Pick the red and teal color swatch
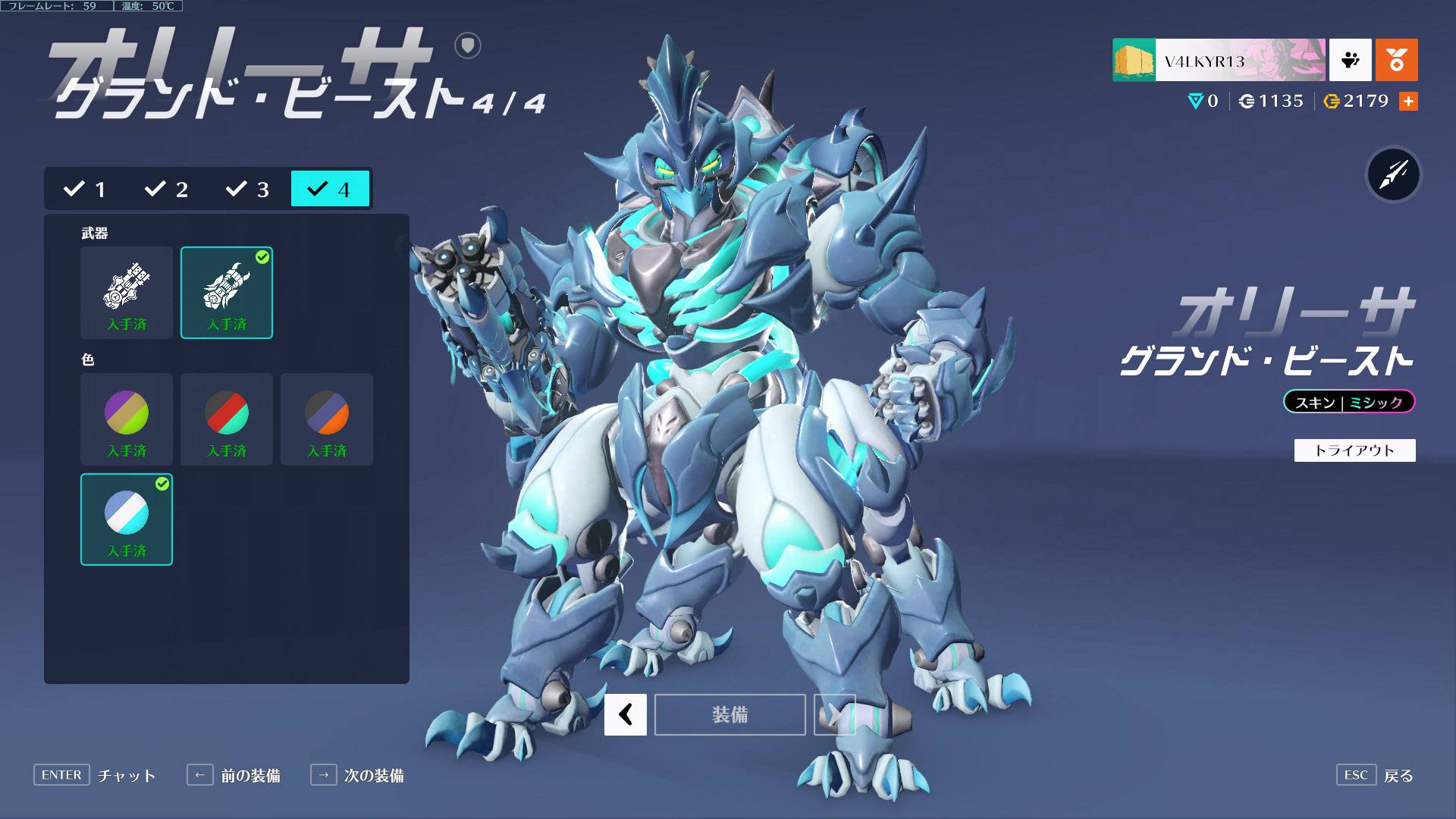 pos(227,419)
